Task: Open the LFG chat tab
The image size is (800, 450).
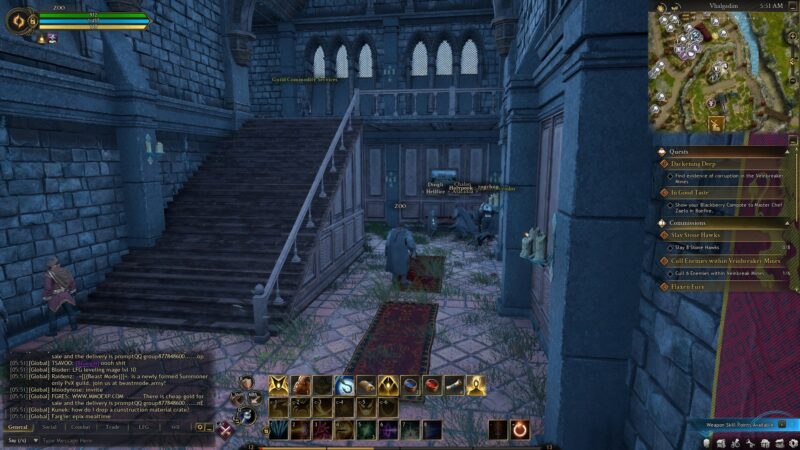Action: [143, 427]
